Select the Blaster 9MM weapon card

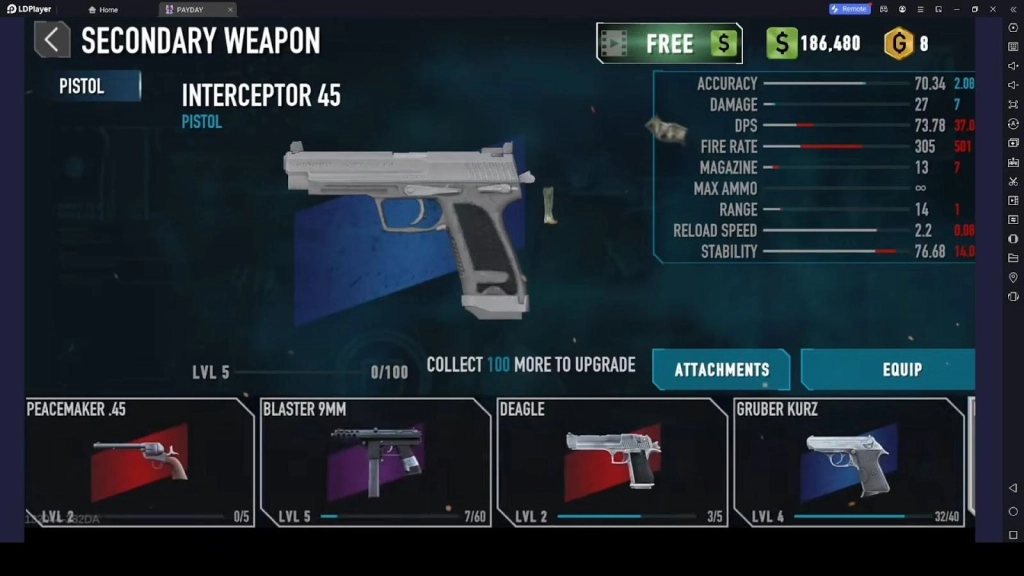tap(375, 462)
